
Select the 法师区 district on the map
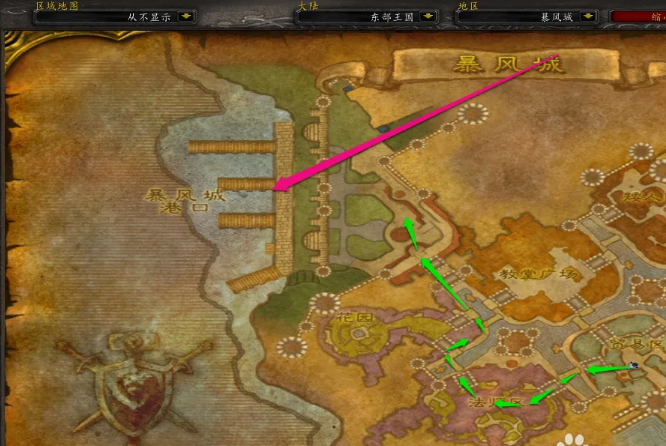(x=496, y=401)
